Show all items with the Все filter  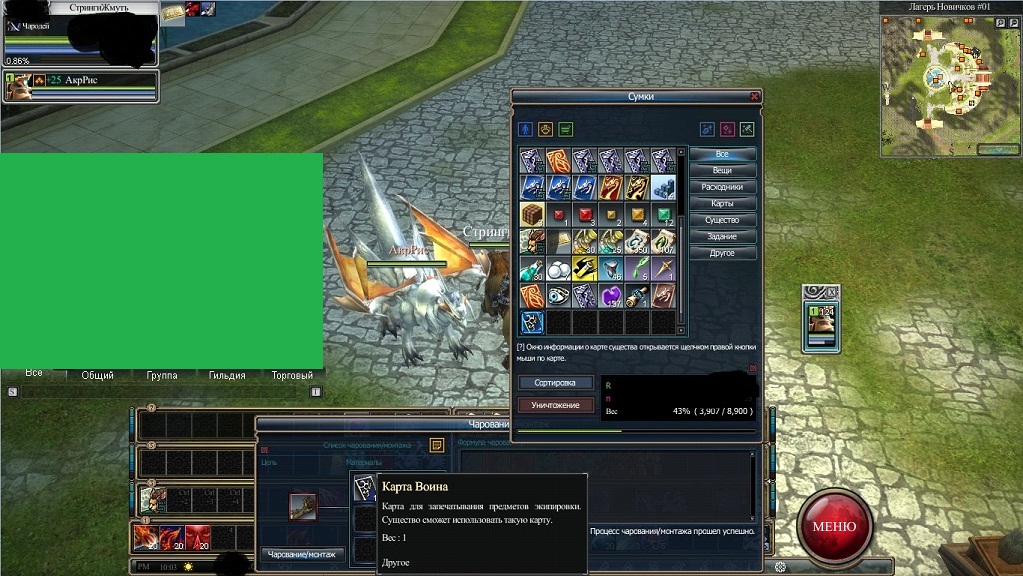point(722,155)
